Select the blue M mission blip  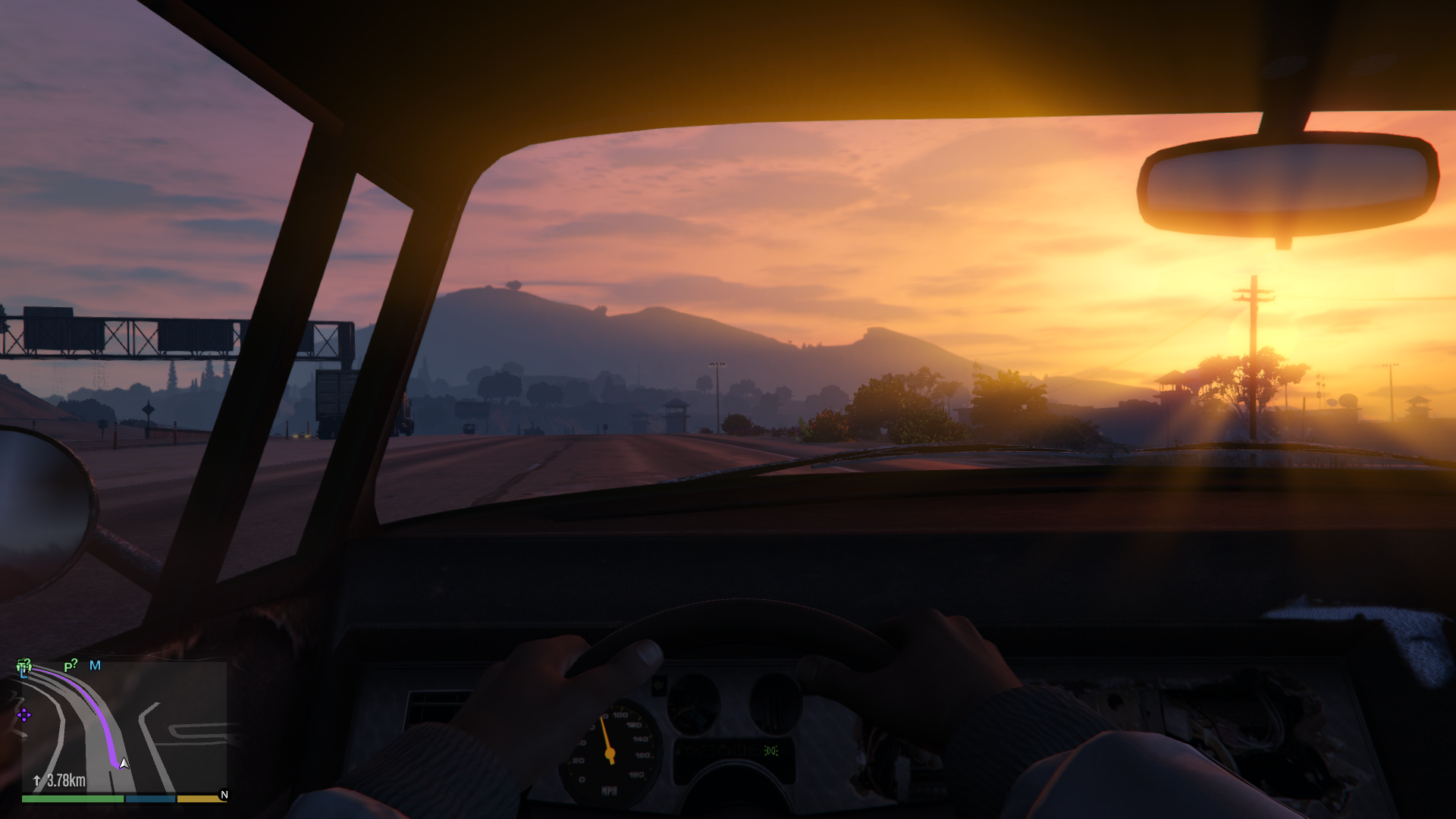tap(95, 666)
